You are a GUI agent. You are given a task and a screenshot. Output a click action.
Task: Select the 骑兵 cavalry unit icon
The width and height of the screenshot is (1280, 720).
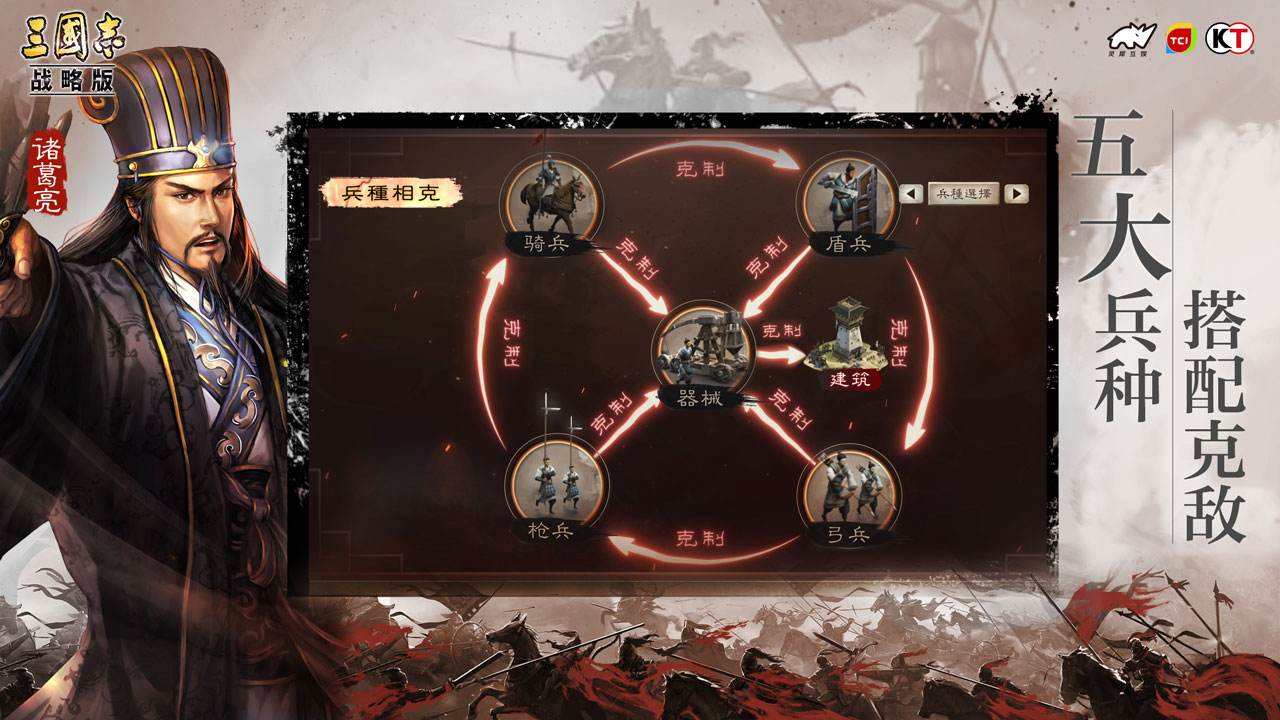(x=551, y=197)
